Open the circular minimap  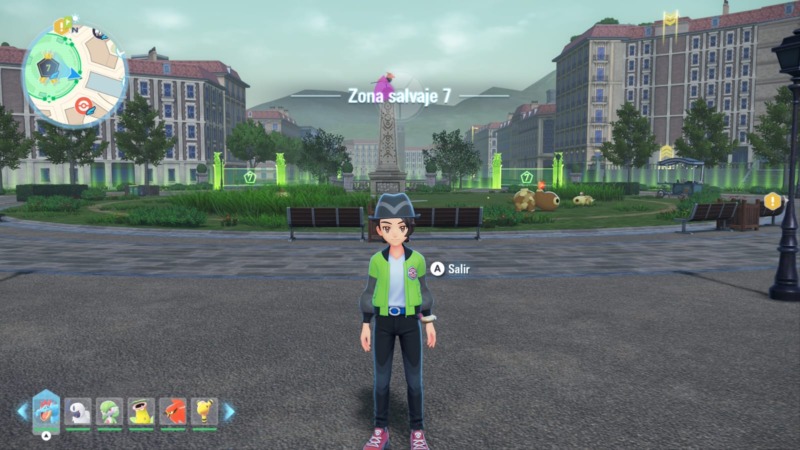coord(73,75)
